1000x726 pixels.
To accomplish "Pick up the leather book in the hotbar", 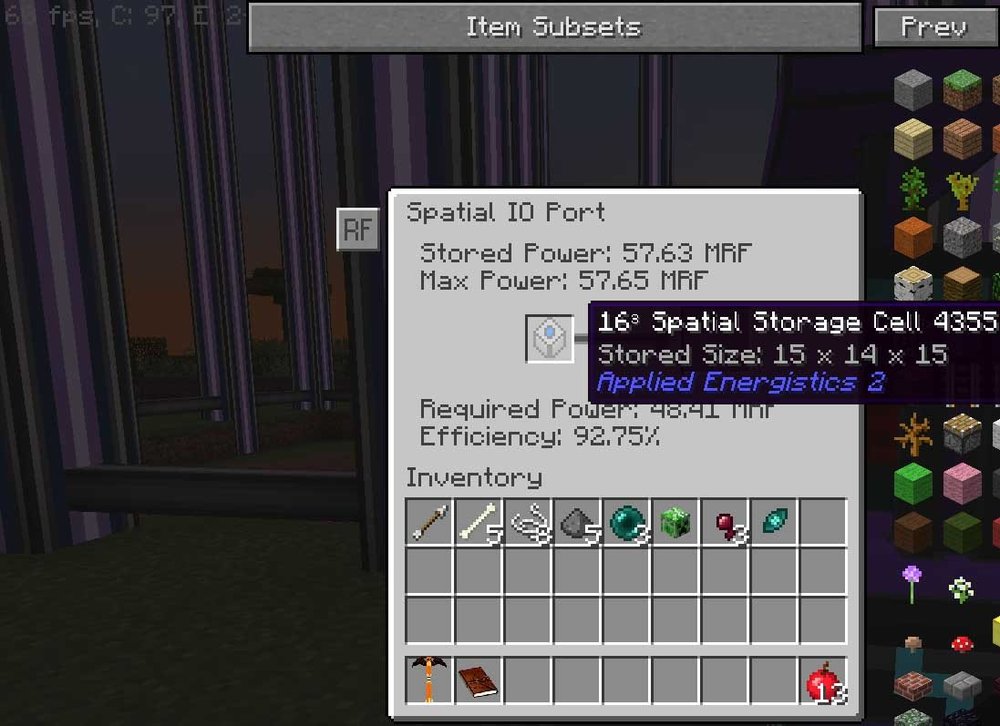I will tap(479, 681).
